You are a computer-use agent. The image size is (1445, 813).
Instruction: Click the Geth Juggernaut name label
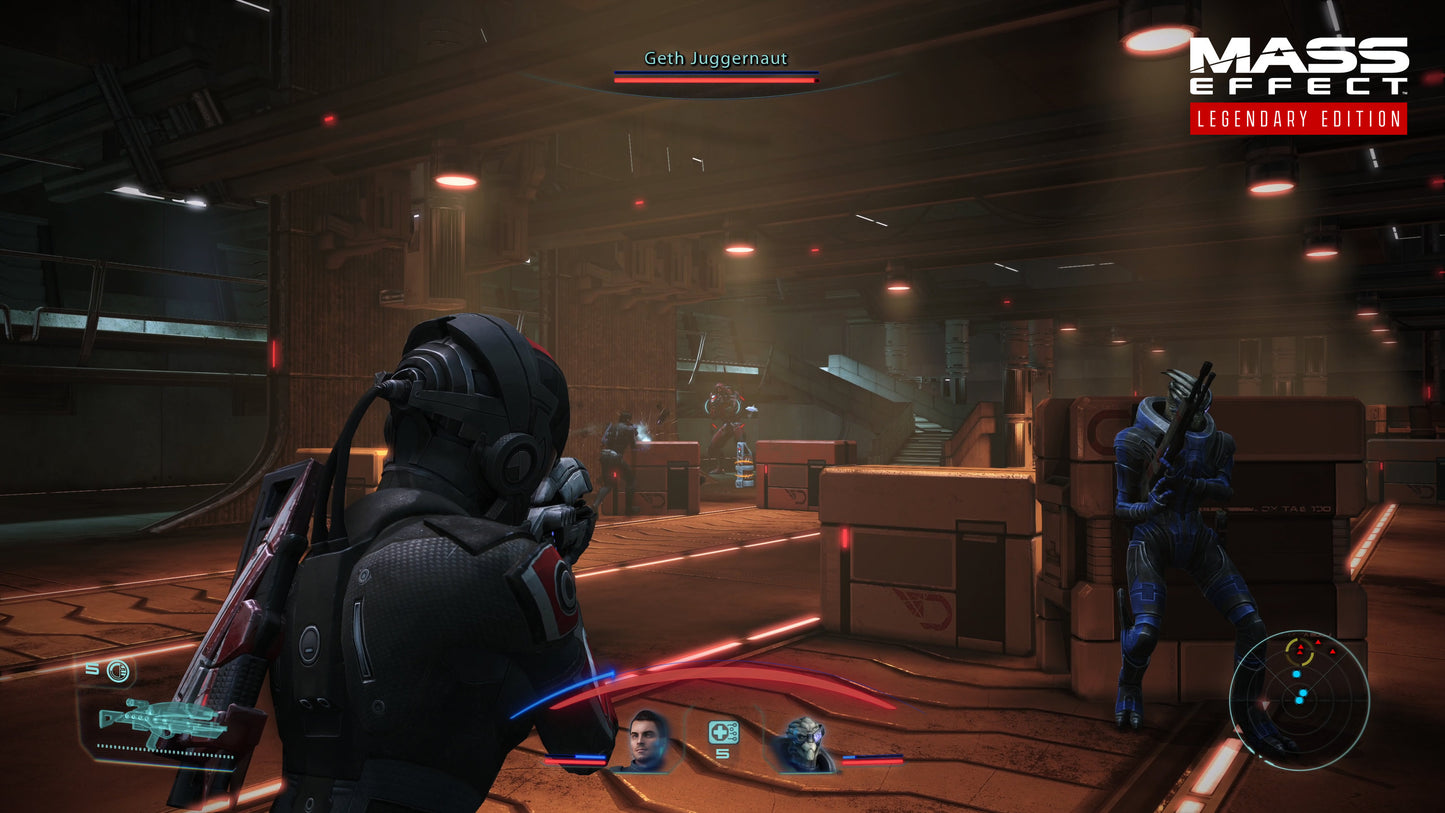714,59
